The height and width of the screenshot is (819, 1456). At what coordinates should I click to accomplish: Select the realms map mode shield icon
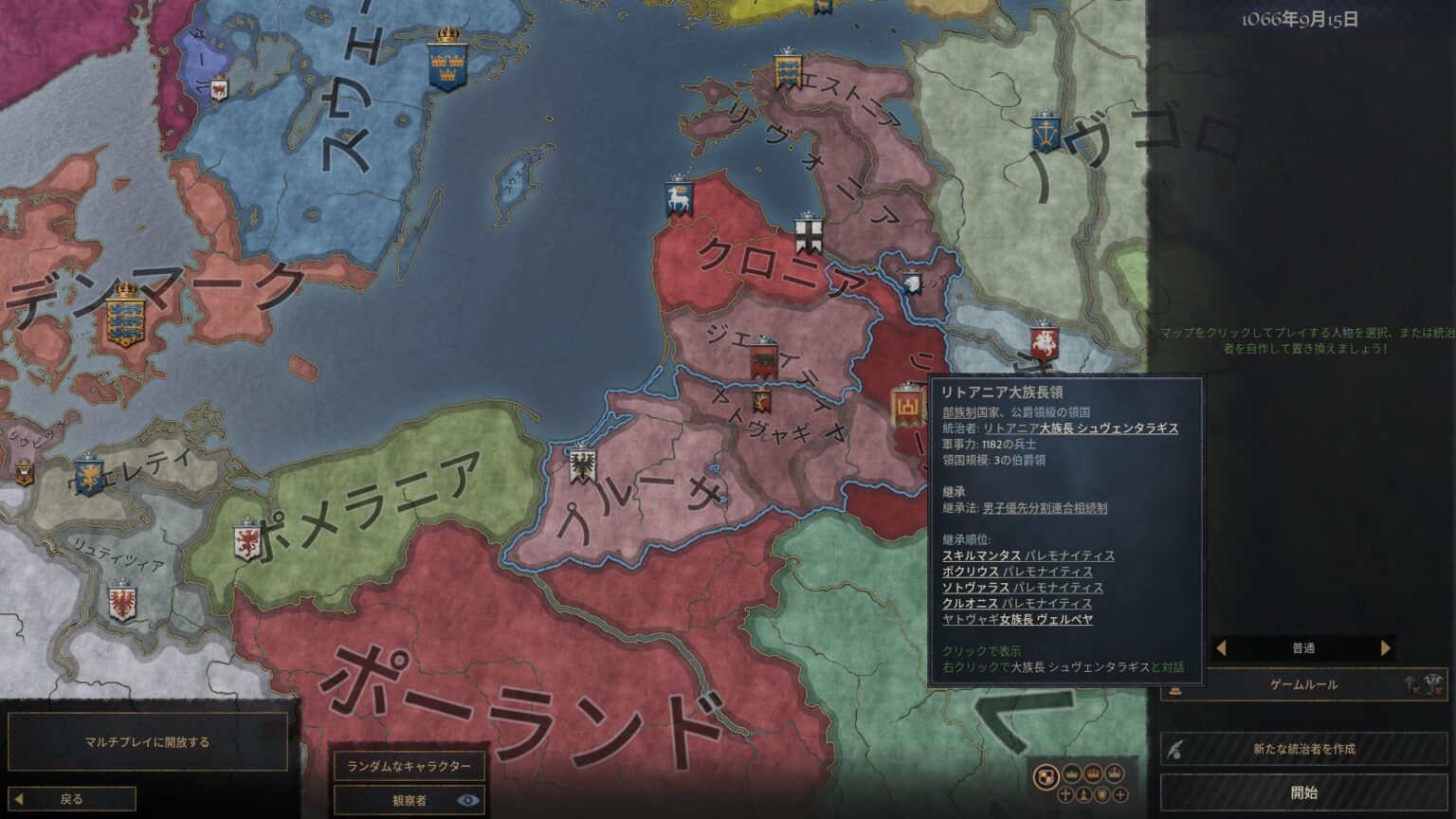(x=1046, y=775)
